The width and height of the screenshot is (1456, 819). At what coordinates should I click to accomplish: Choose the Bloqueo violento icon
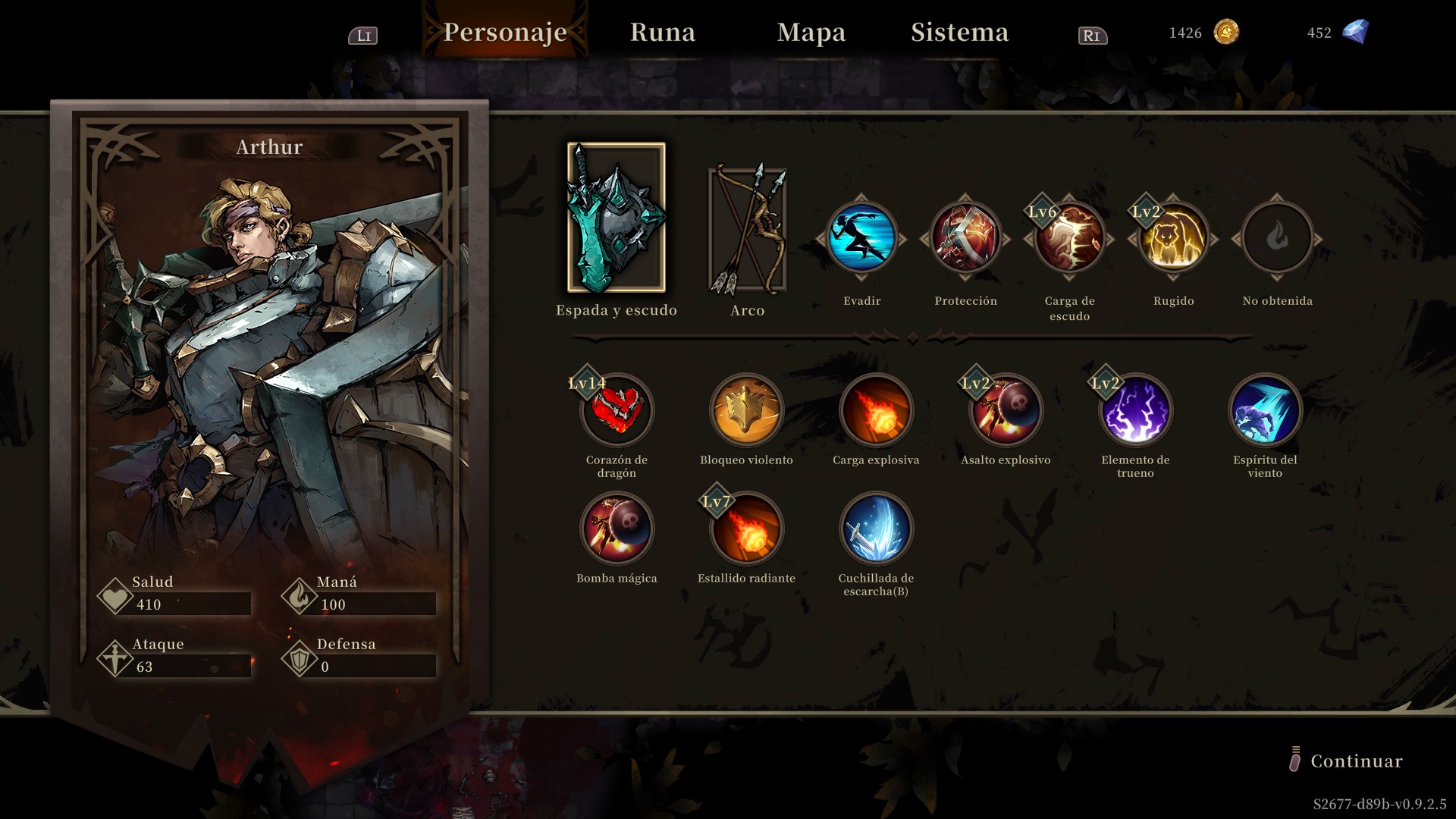(746, 410)
